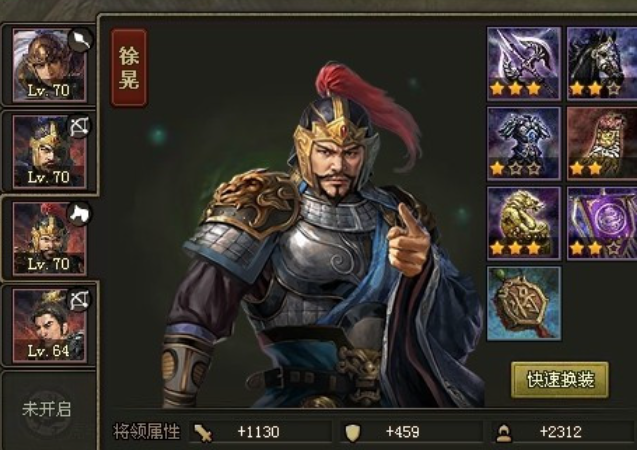
Task: Select the battle axe weapon slot
Action: (x=524, y=62)
